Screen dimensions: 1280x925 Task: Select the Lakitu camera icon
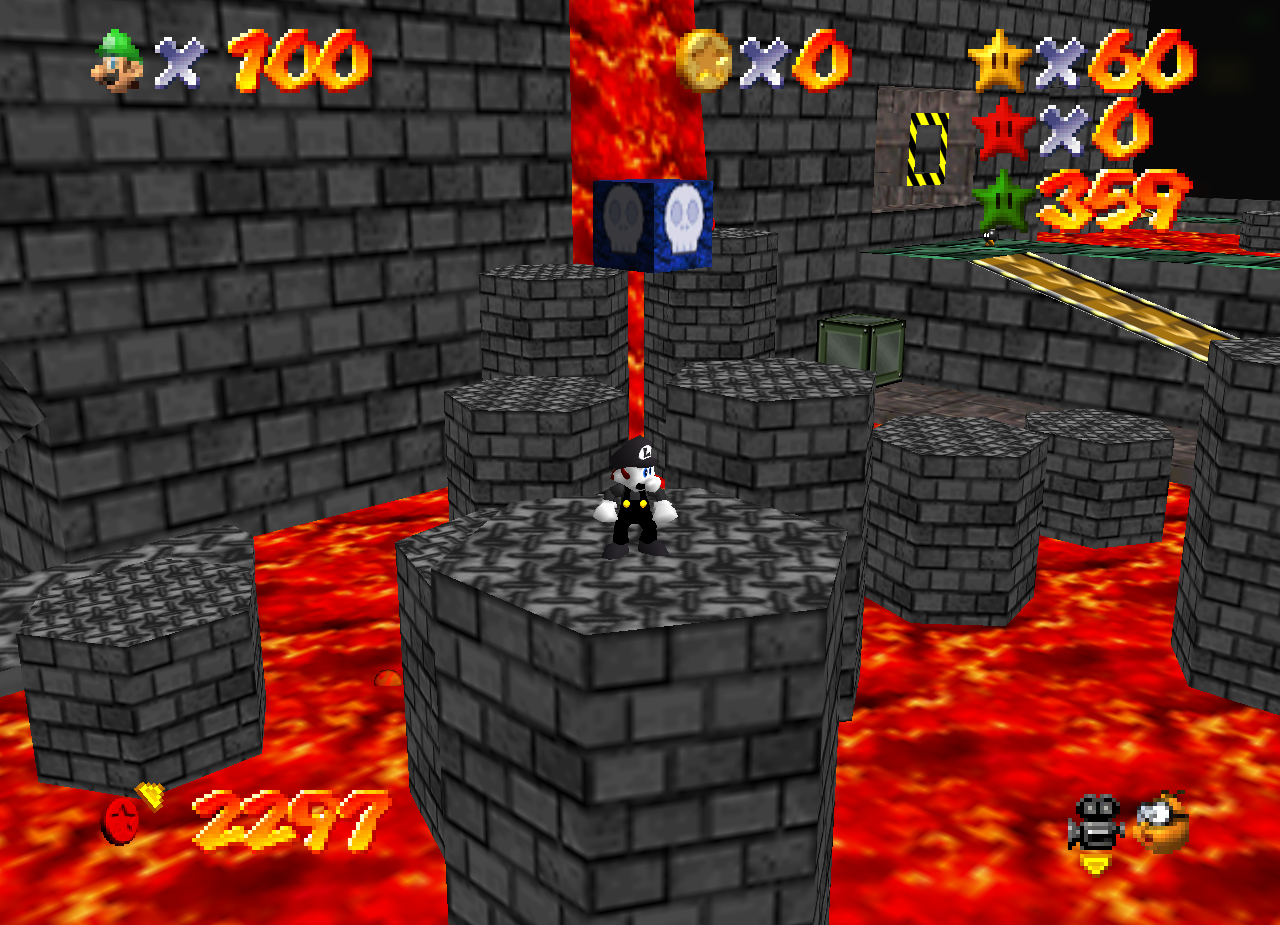[x=1163, y=822]
